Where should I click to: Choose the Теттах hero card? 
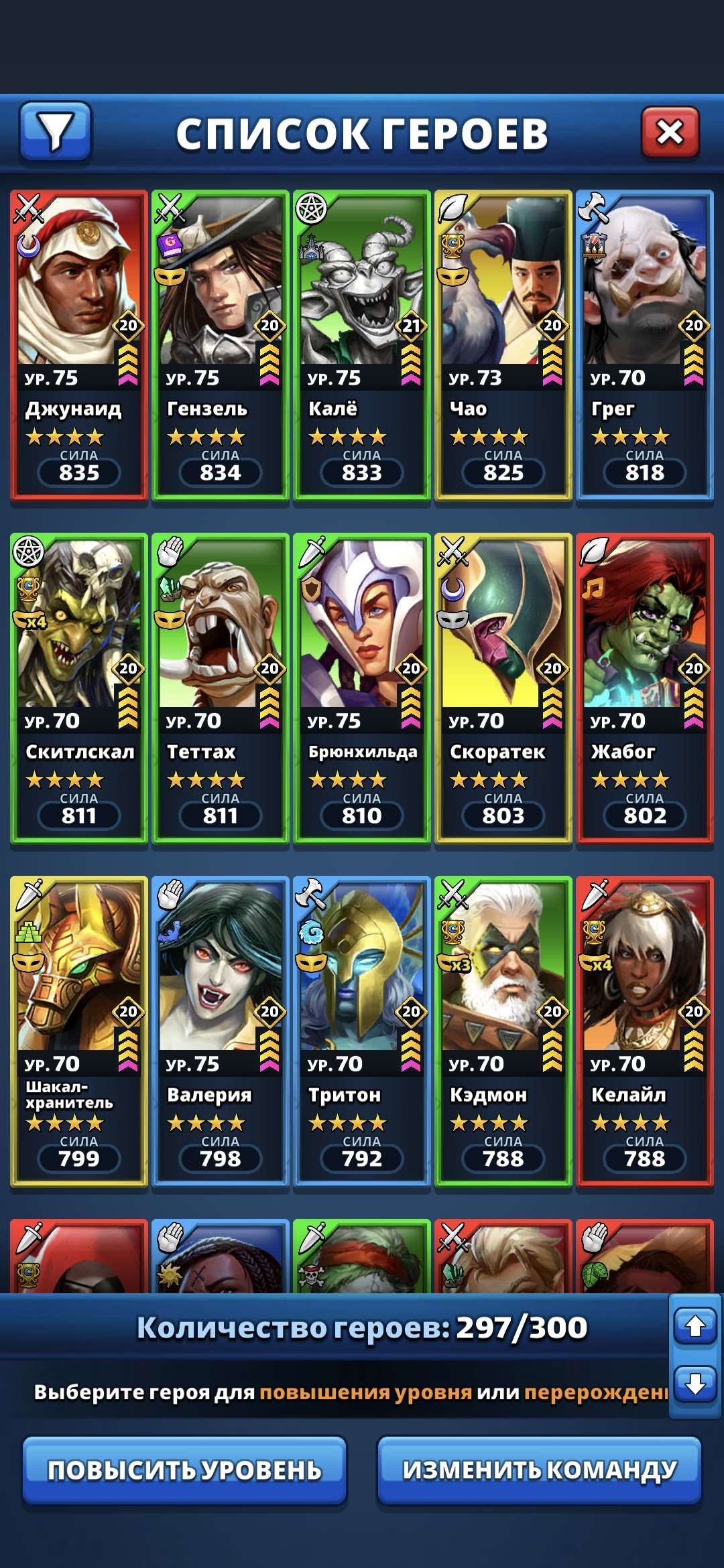click(221, 688)
